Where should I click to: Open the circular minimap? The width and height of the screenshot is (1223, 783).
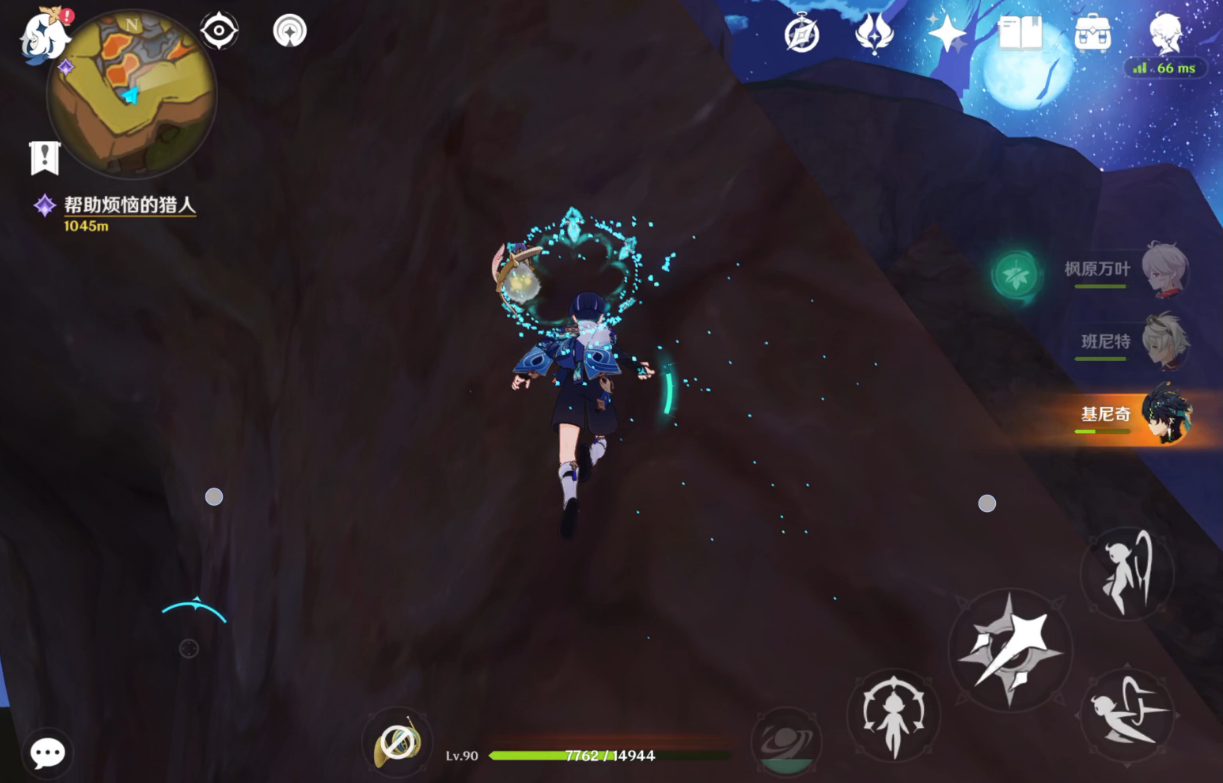[131, 93]
